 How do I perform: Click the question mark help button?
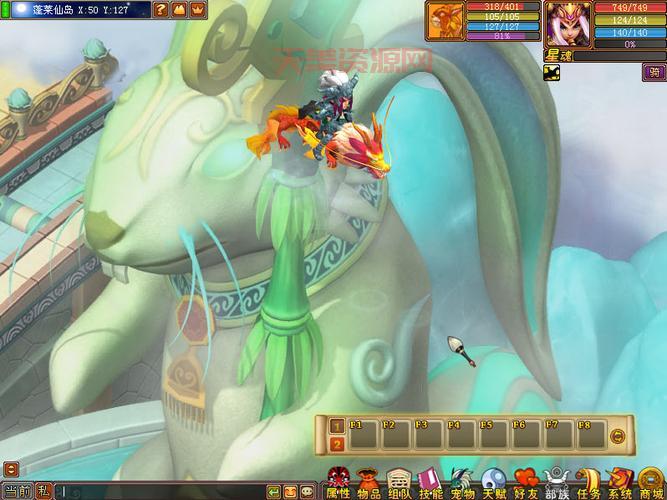[161, 9]
